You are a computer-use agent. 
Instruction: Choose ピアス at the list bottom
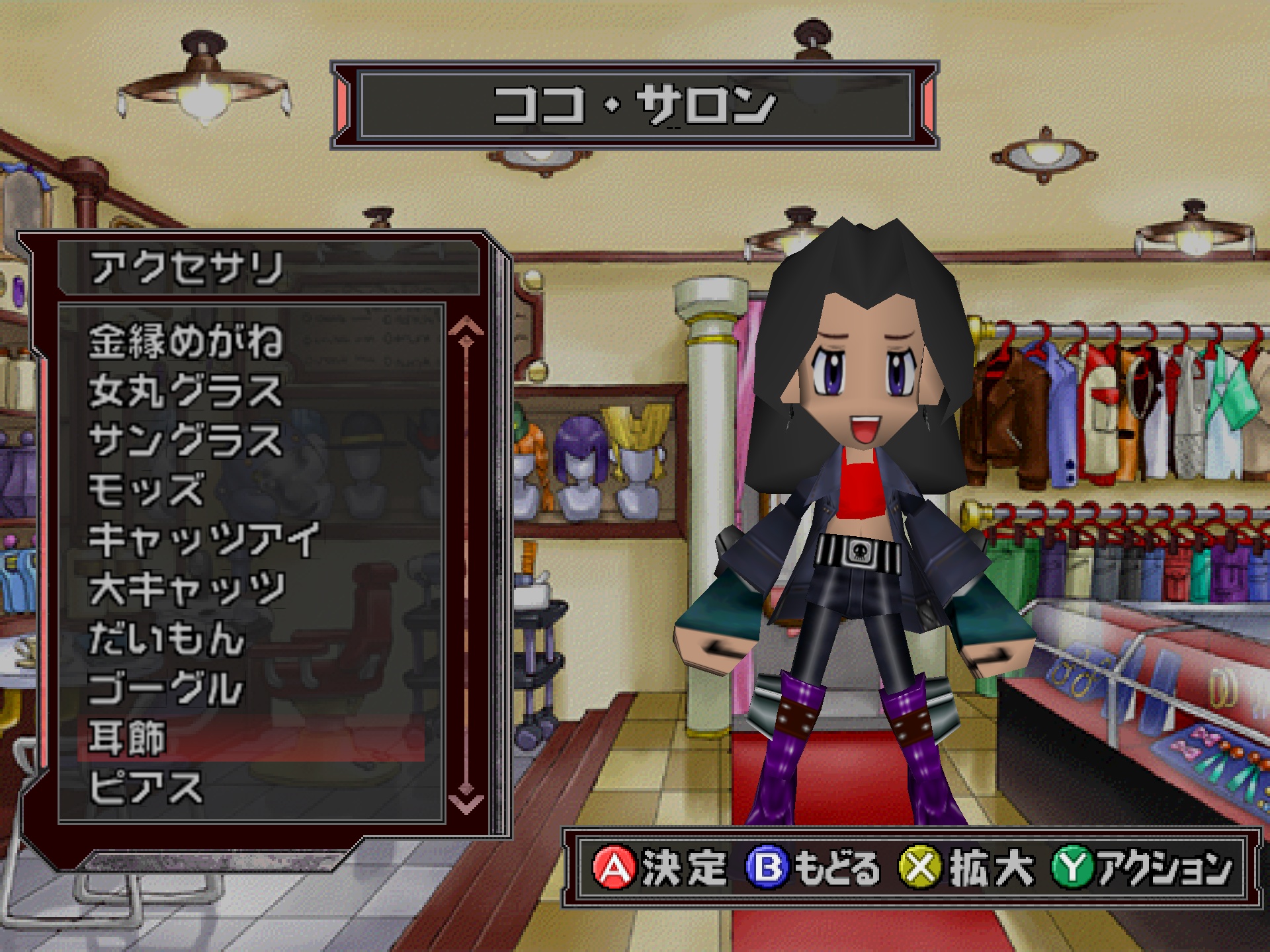[147, 788]
